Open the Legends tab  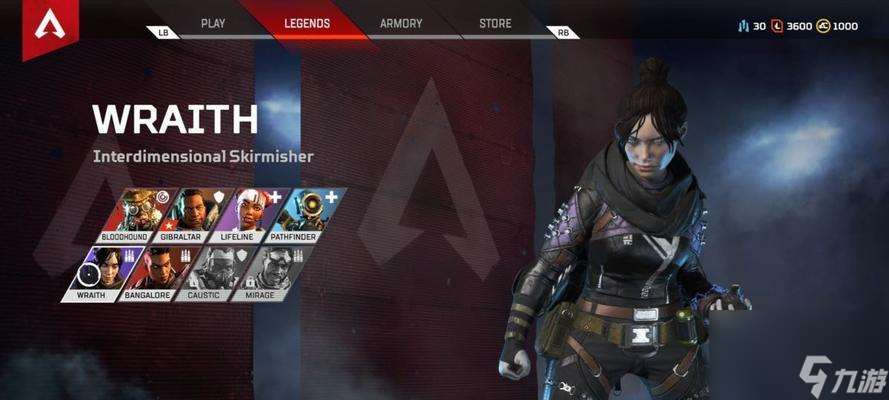point(306,23)
